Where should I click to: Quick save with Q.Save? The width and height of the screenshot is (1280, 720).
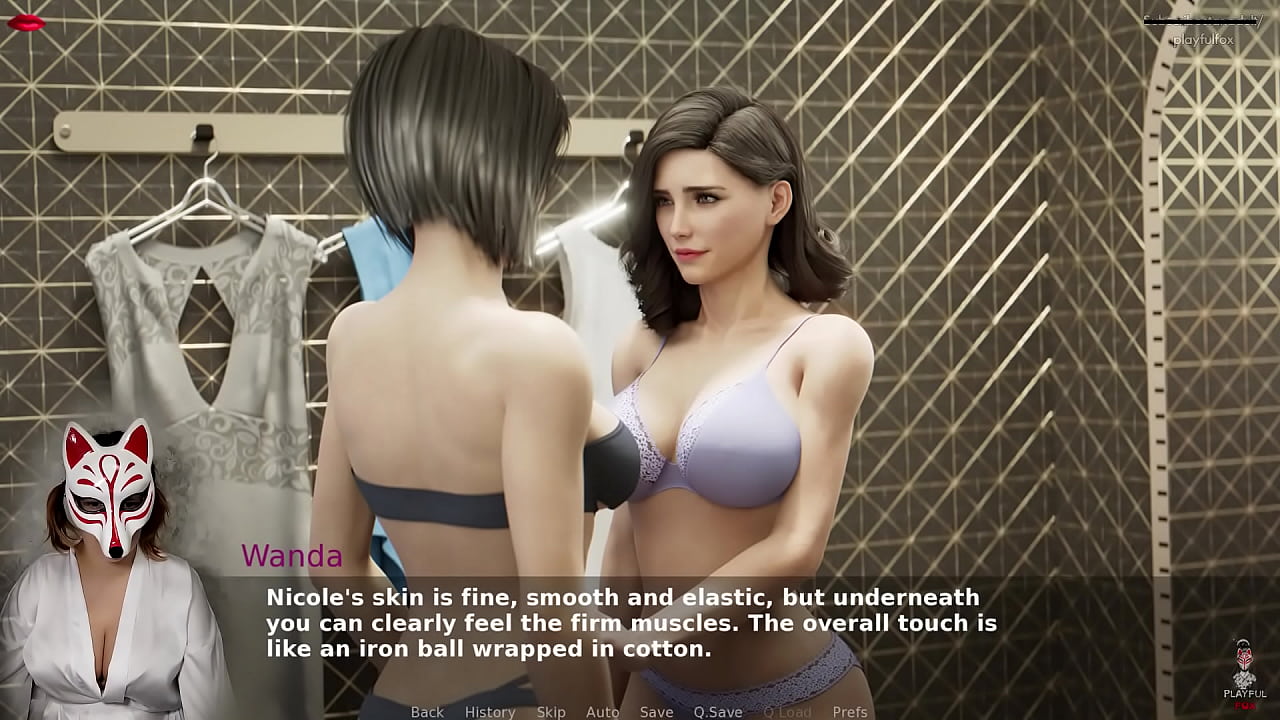(718, 711)
